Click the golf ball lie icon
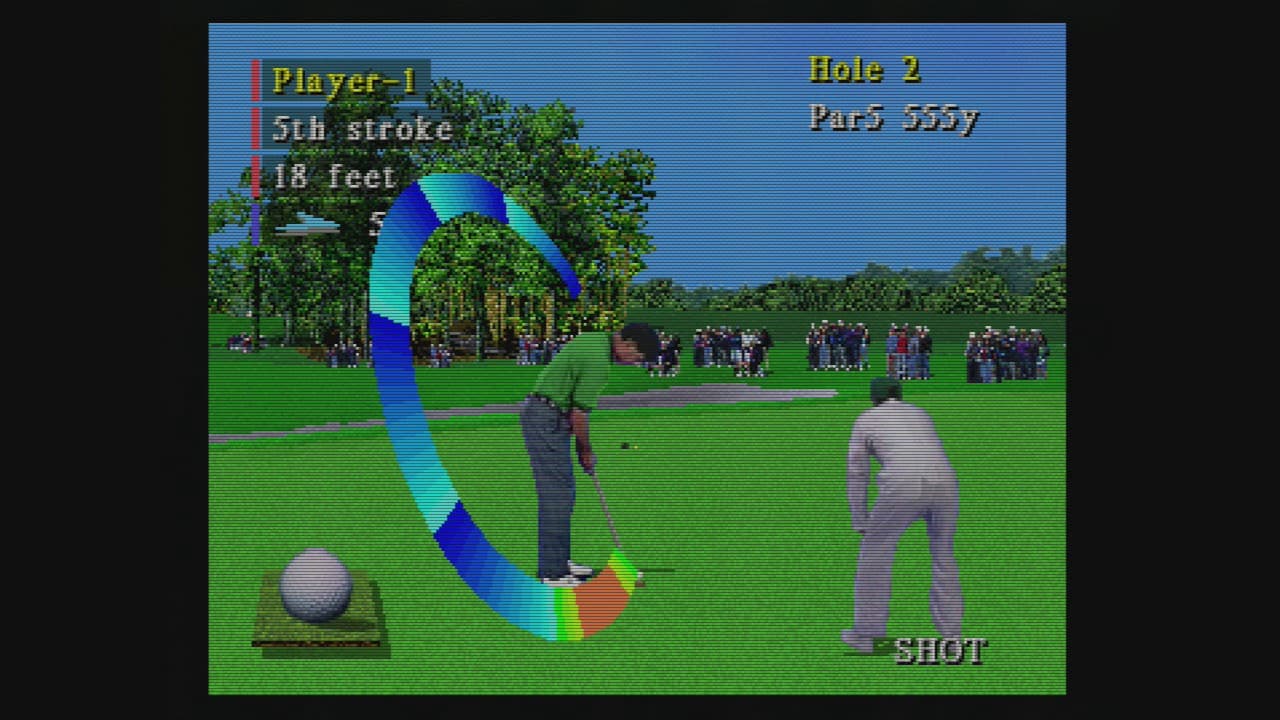 click(x=316, y=588)
